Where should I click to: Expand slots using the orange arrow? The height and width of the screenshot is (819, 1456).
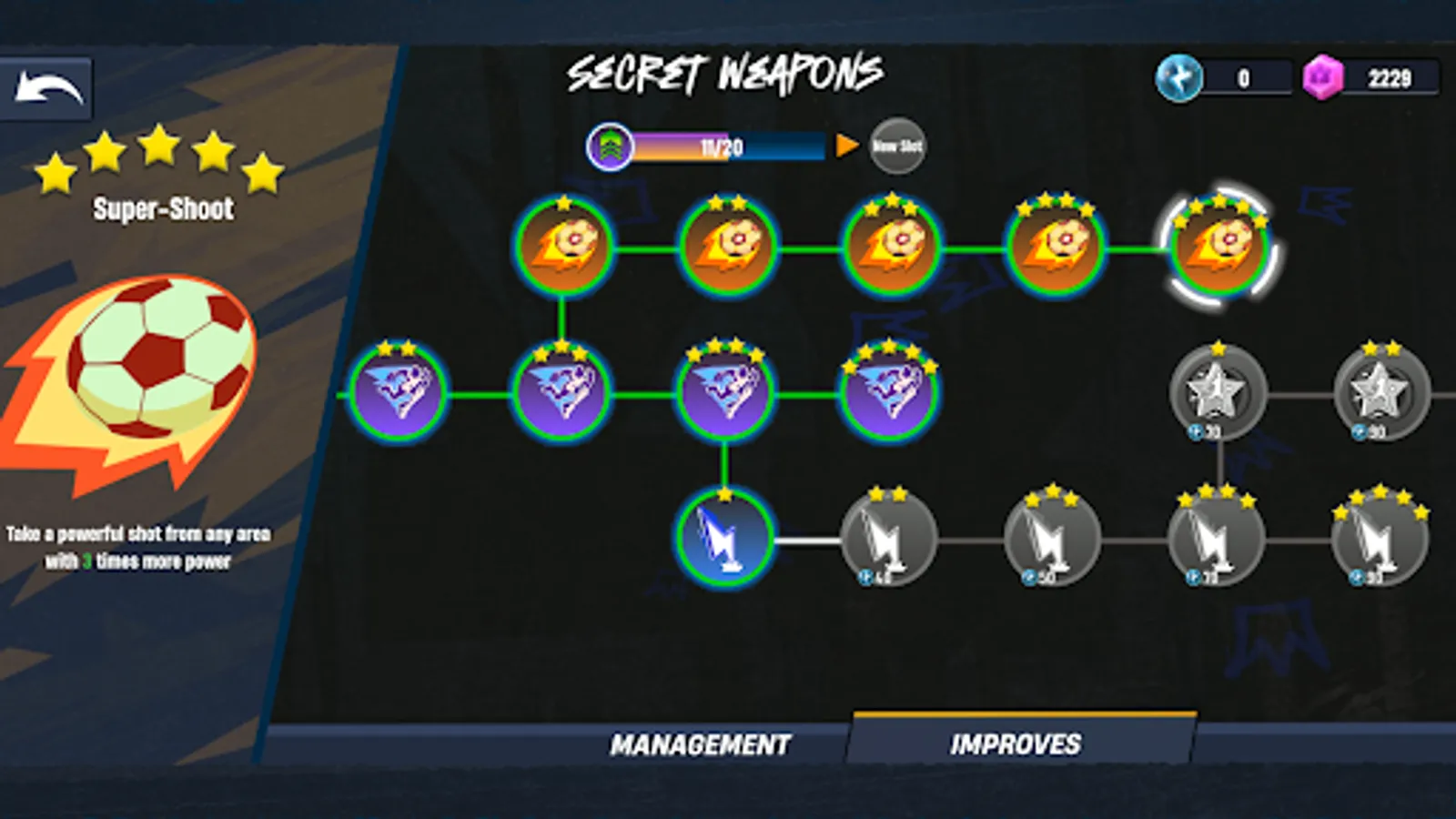(x=846, y=146)
